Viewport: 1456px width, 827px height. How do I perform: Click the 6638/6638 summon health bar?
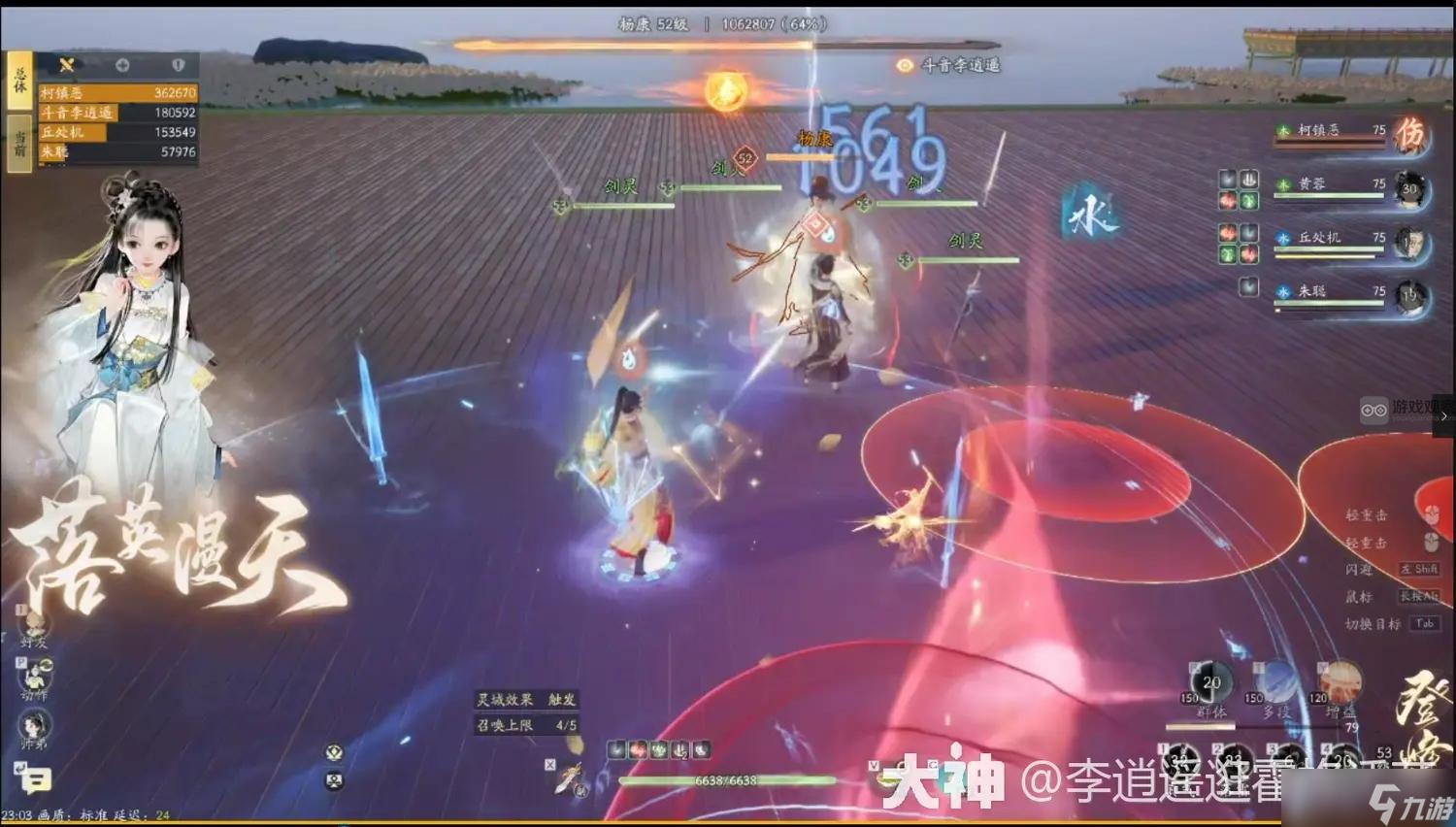point(728,780)
